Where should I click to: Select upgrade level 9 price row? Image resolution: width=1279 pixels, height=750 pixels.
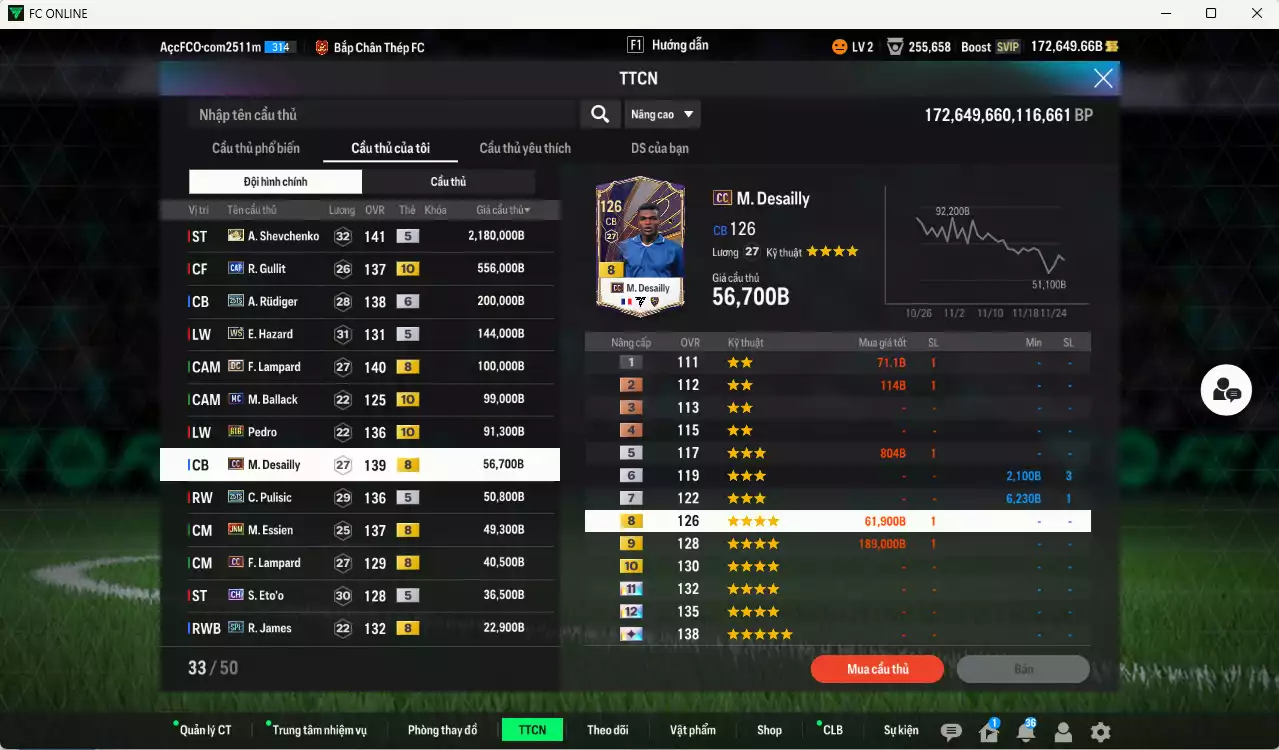coord(837,544)
